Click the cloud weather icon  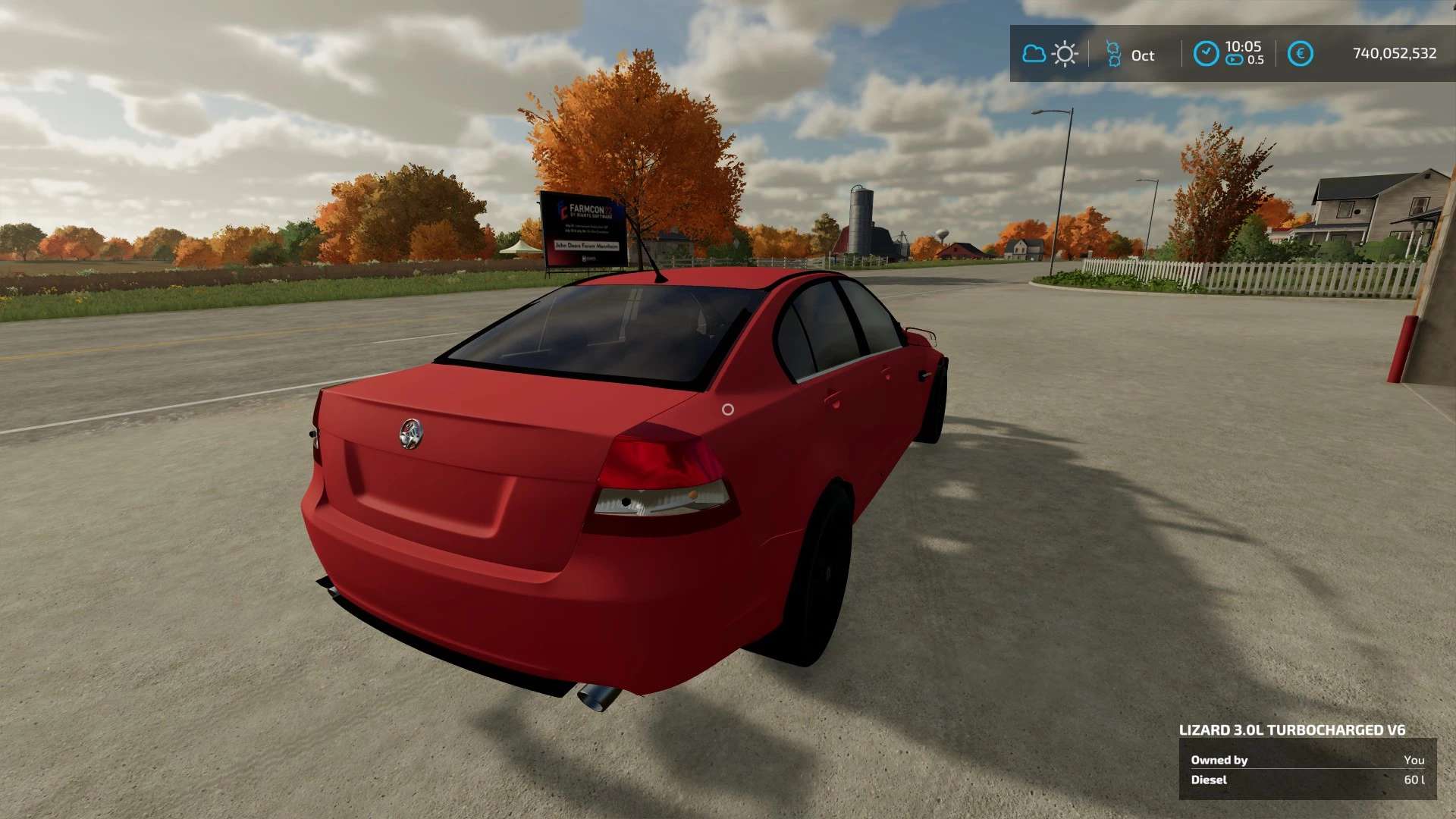pos(1034,54)
